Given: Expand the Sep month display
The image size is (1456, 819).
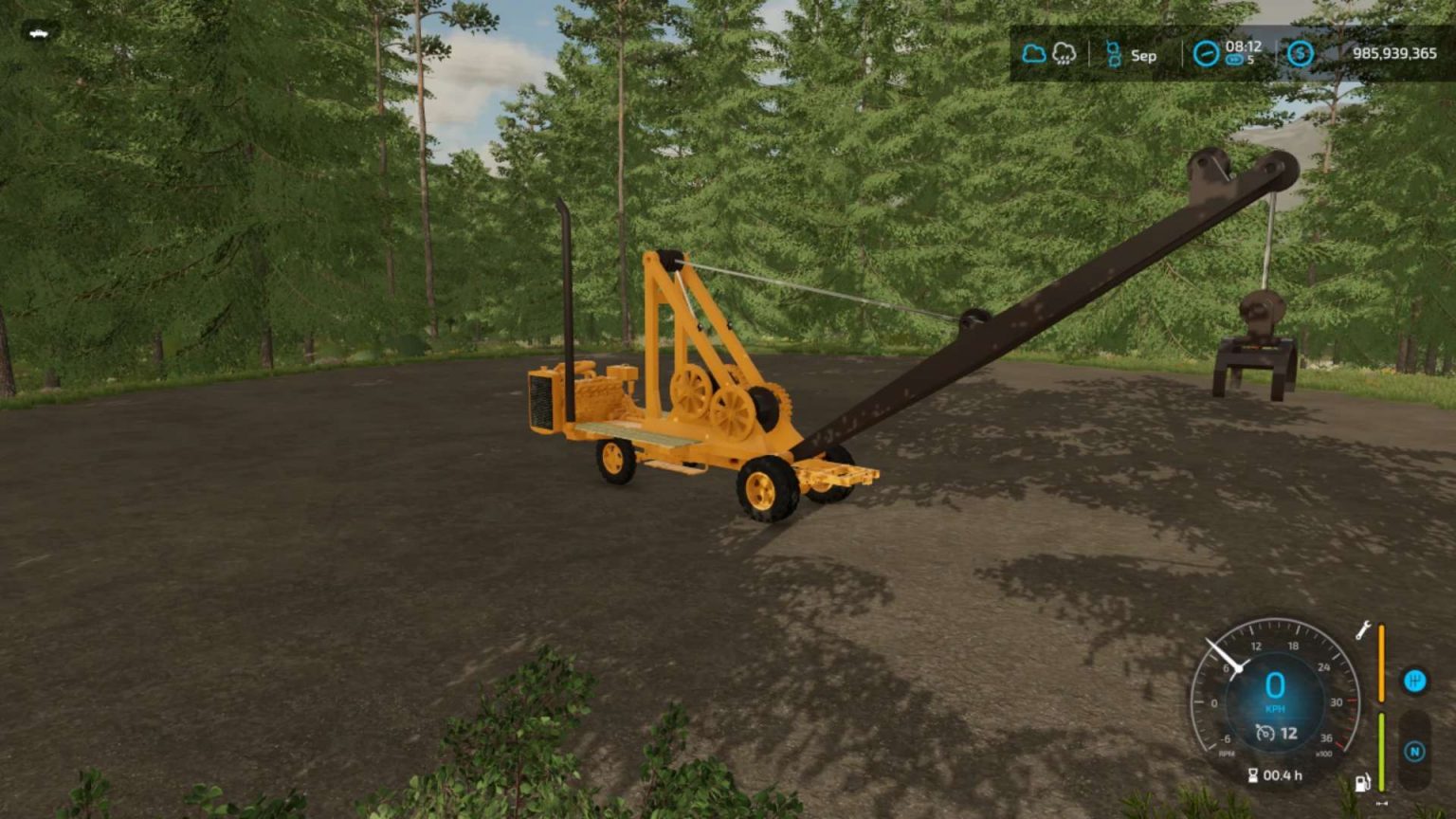Looking at the screenshot, I should 1143,56.
